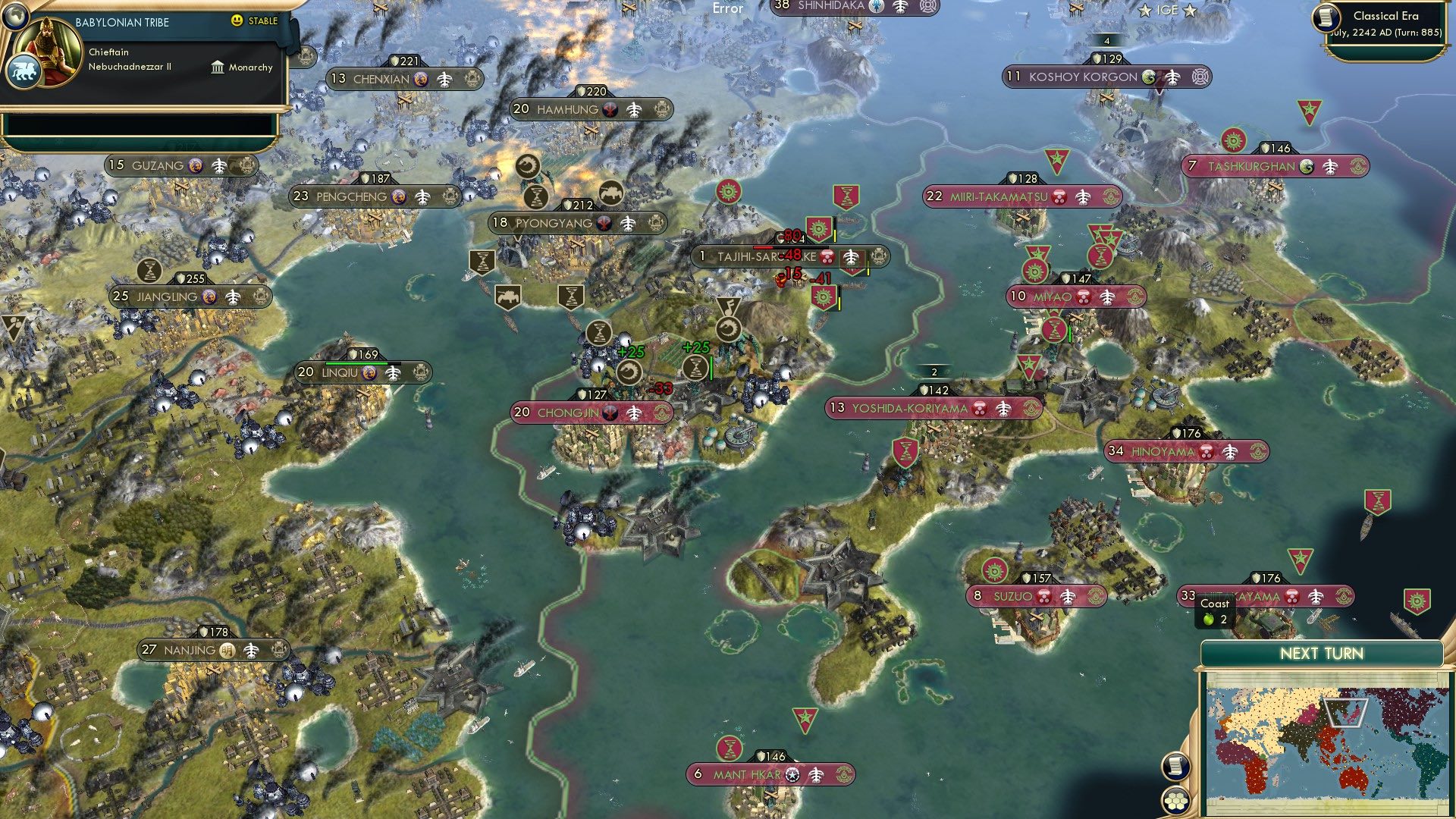Click the green growth bar on Linqiu's banner
The image size is (1456, 819).
355,363
